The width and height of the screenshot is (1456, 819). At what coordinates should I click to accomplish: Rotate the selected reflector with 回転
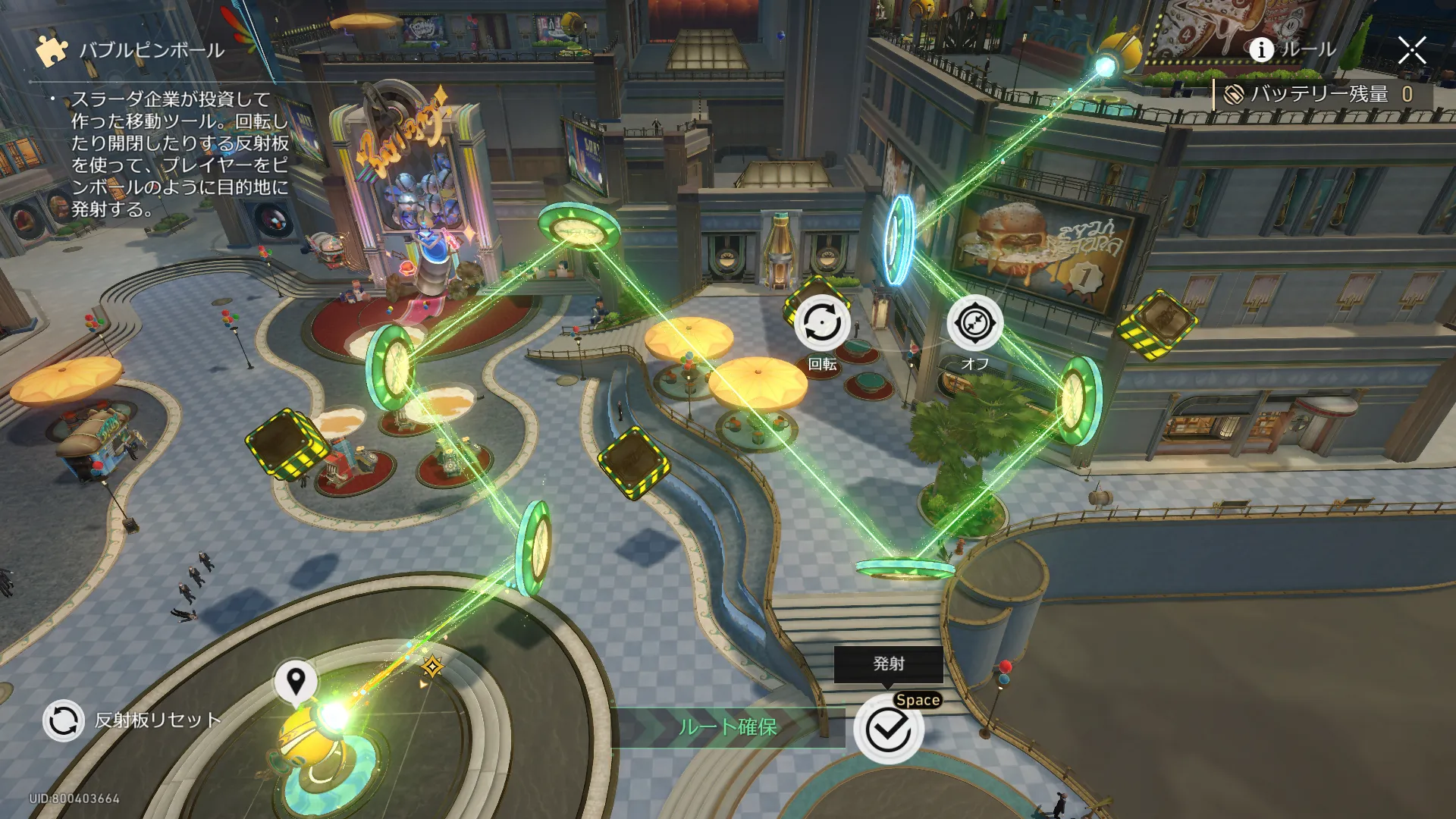(x=822, y=324)
